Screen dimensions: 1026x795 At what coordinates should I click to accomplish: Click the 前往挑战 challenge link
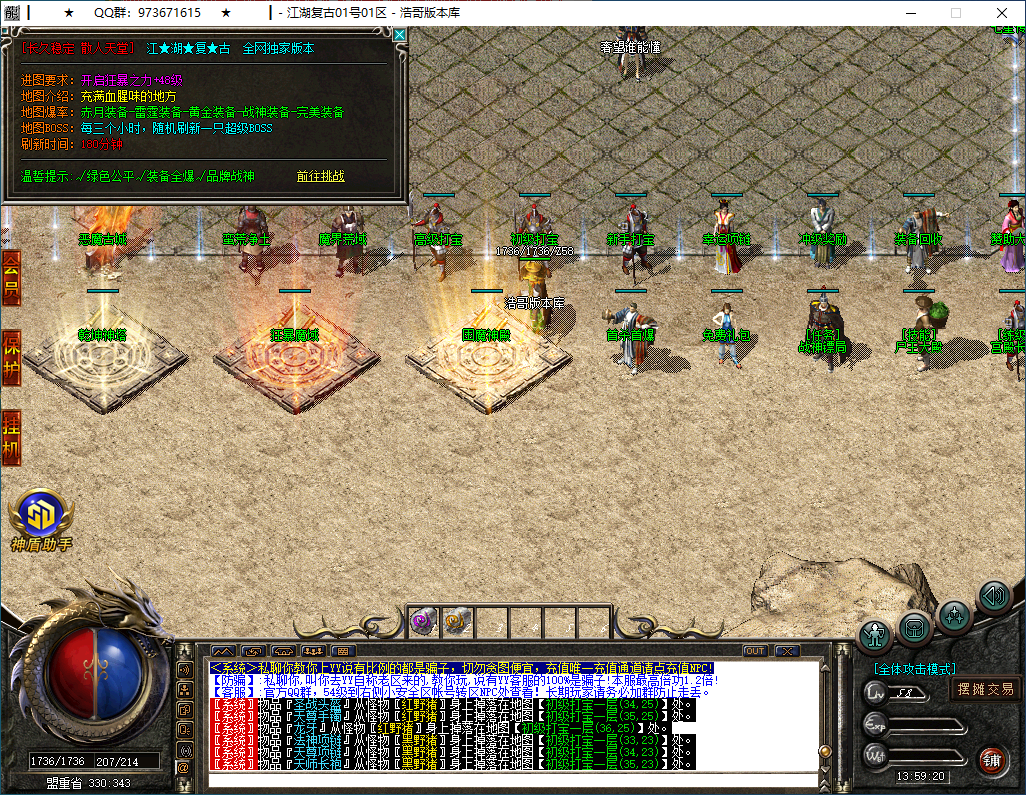pos(320,176)
